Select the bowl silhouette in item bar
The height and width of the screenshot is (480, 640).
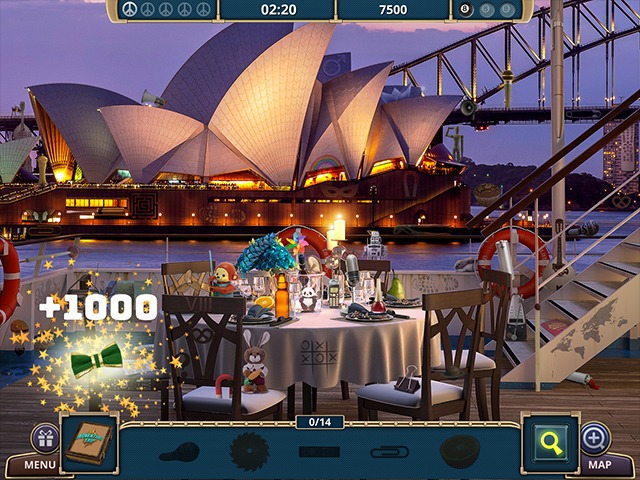(460, 451)
